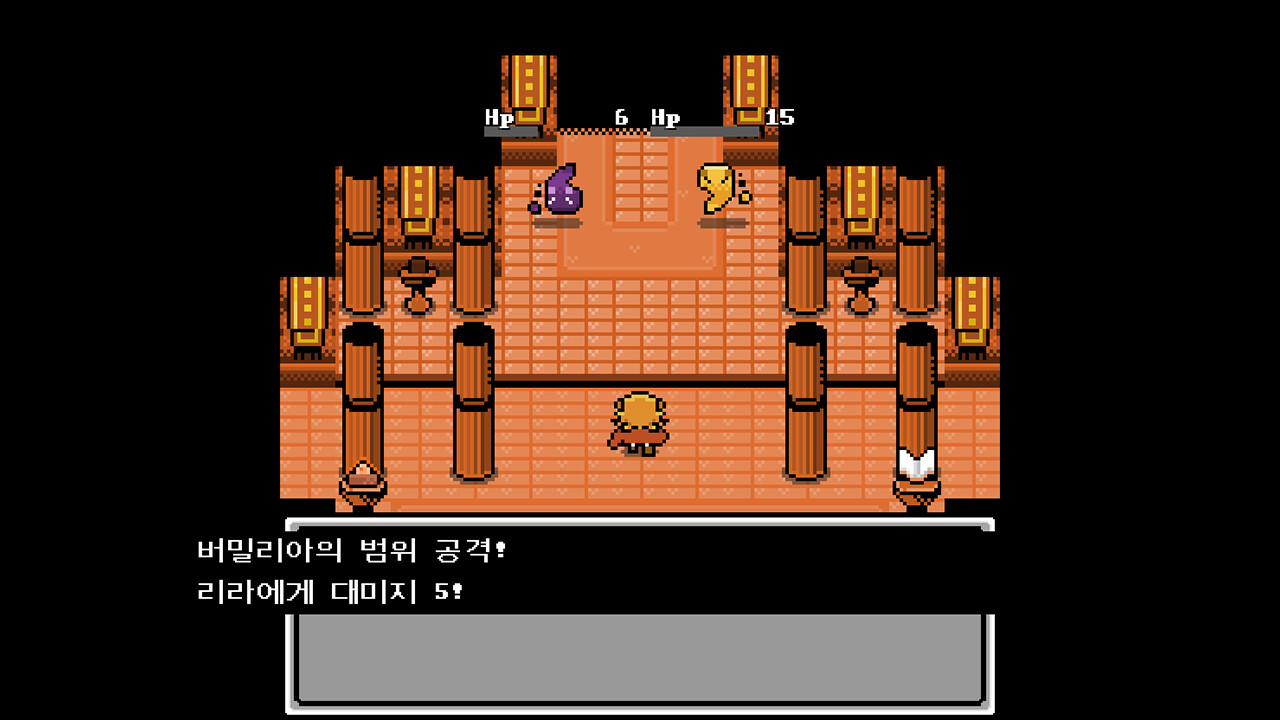
Task: Select the yellow ghost enemy sprite
Action: [x=718, y=190]
